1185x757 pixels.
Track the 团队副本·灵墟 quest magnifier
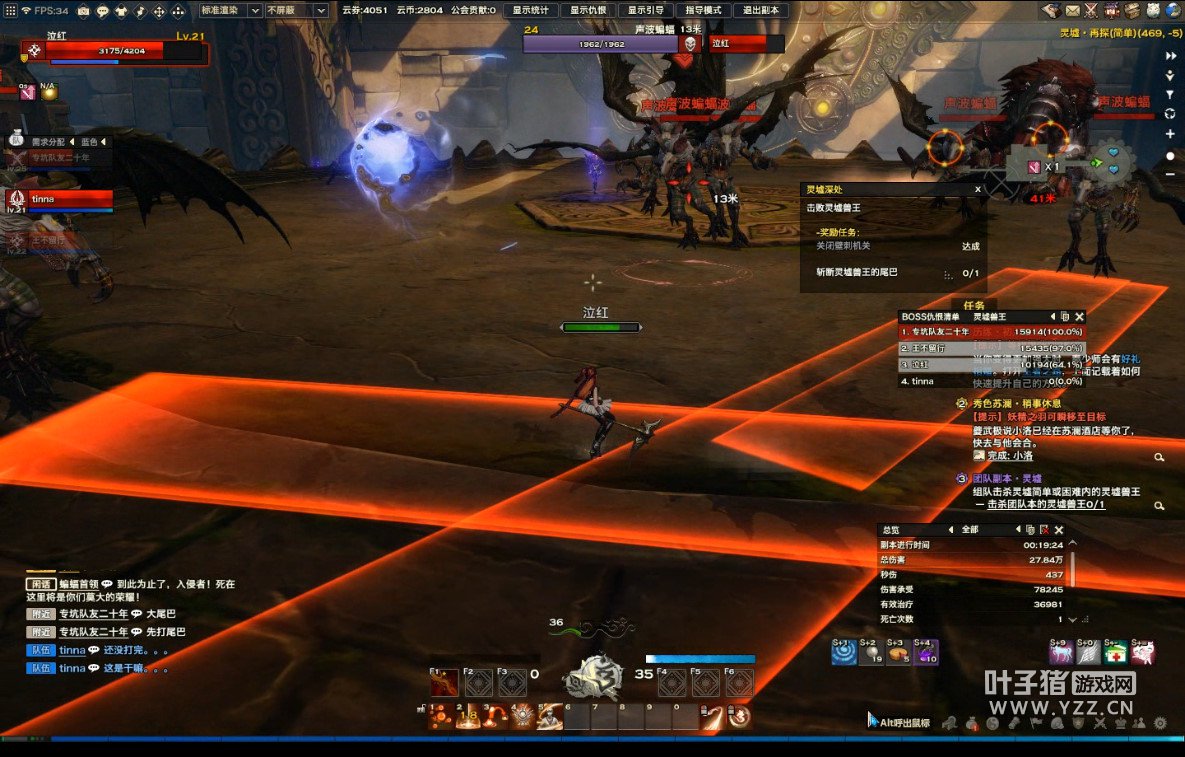pos(1159,507)
